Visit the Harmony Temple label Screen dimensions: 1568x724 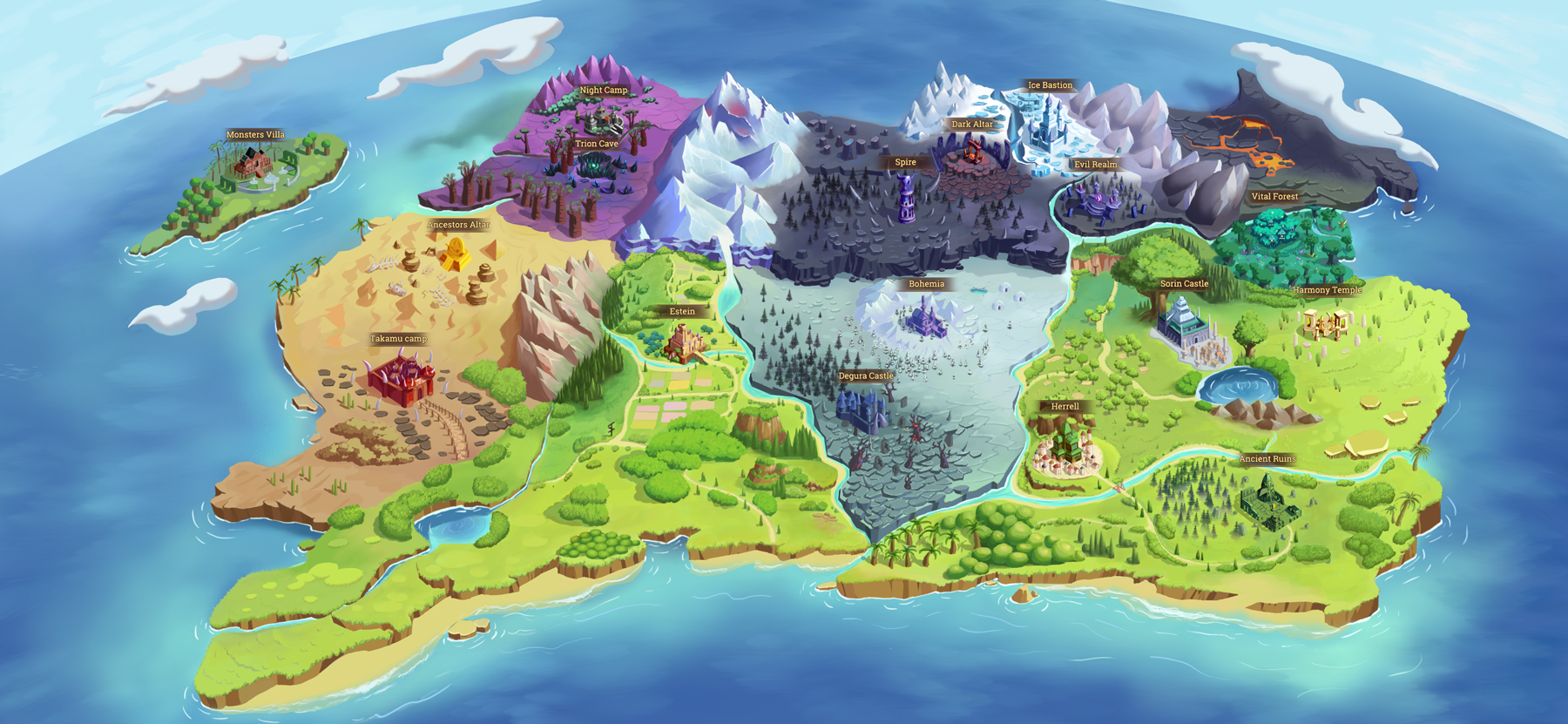(x=1327, y=290)
